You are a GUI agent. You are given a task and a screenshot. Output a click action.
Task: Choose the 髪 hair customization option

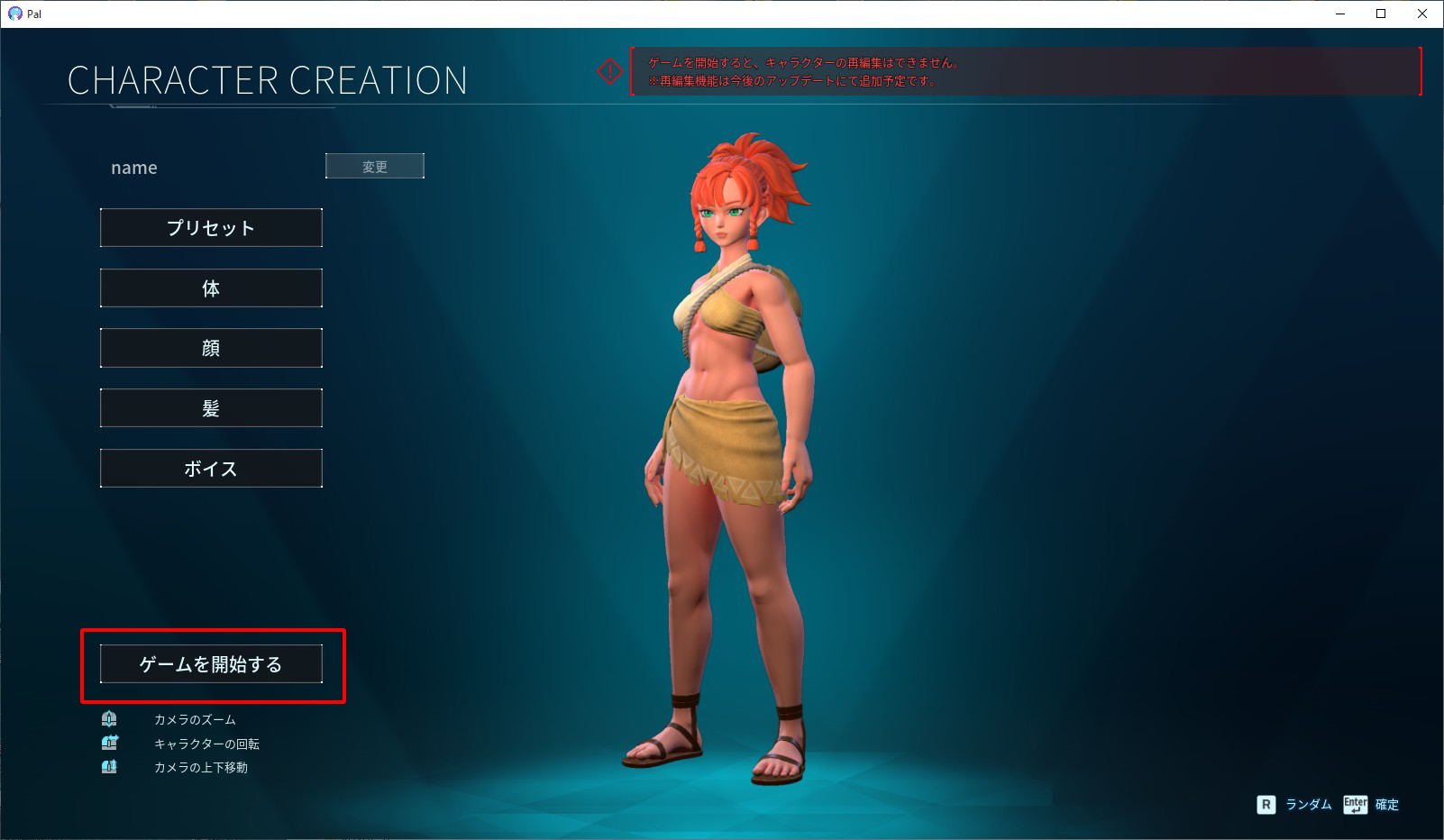tap(211, 408)
